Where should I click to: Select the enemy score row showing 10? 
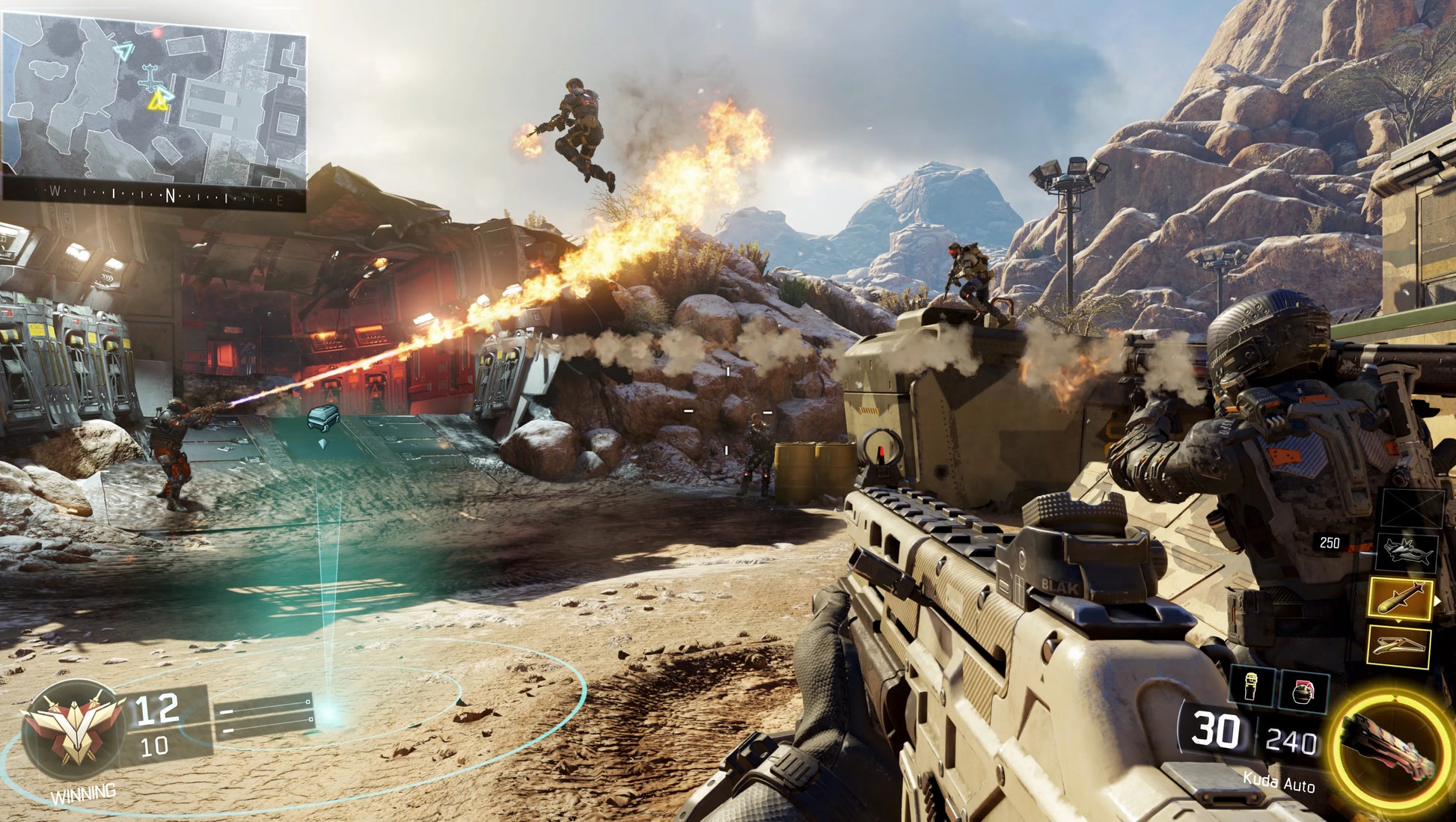pos(155,746)
